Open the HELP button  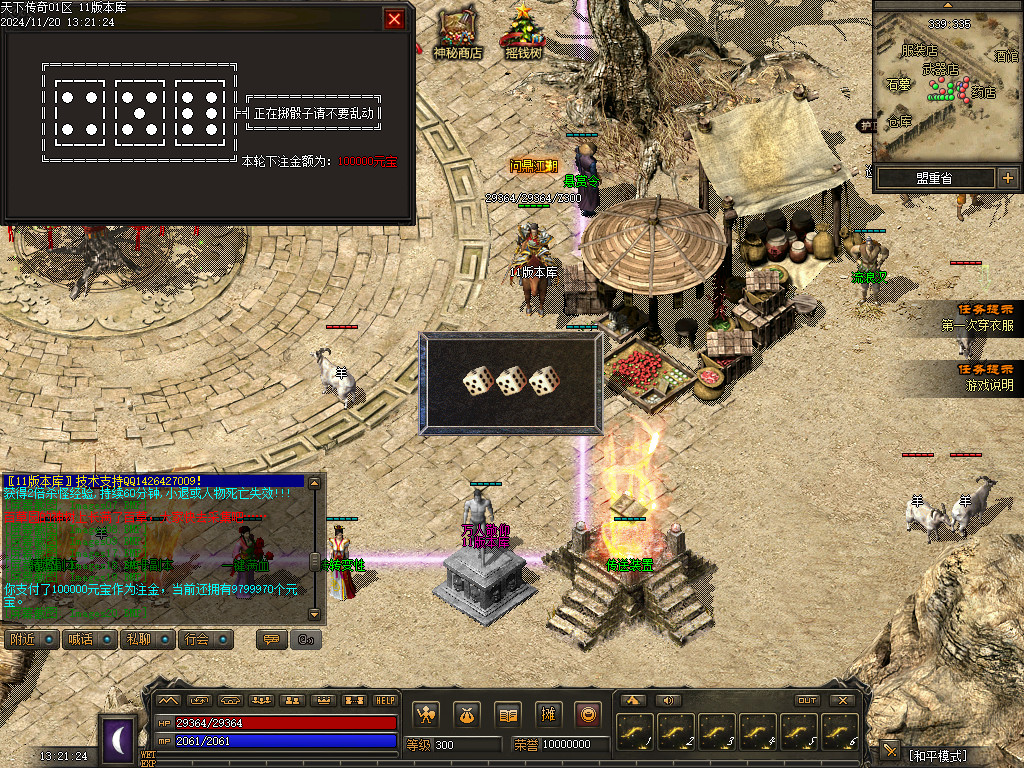pos(385,700)
